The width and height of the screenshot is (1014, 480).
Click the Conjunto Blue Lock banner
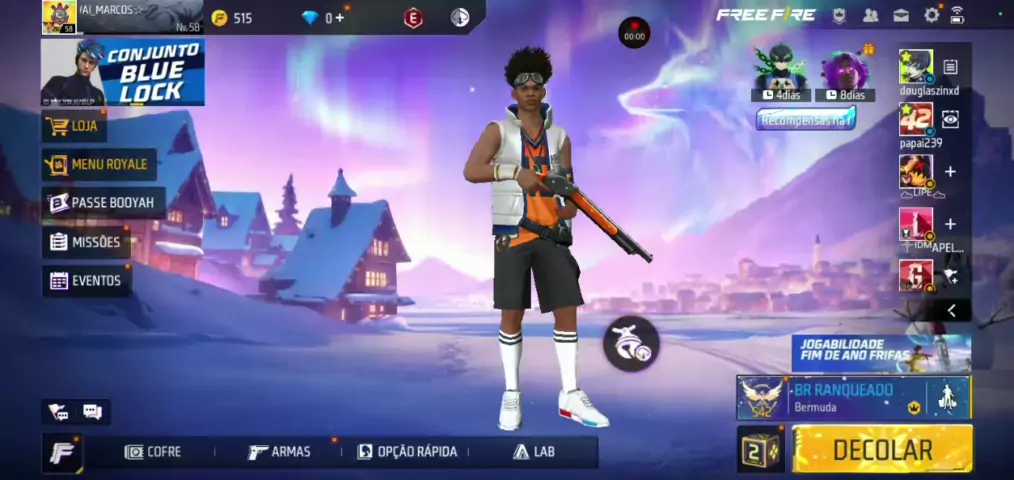[123, 72]
